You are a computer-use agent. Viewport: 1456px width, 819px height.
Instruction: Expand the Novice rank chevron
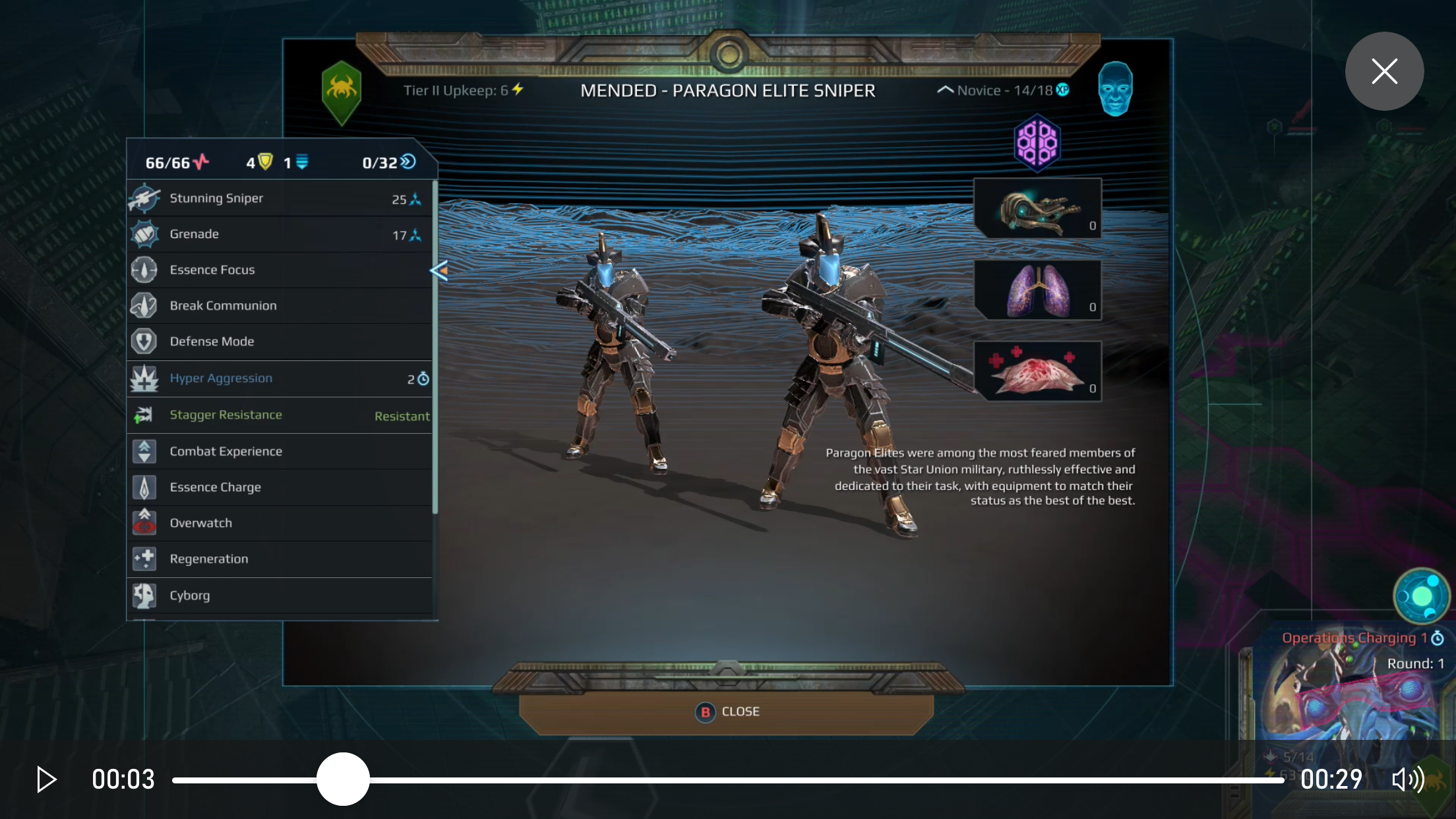tap(946, 90)
